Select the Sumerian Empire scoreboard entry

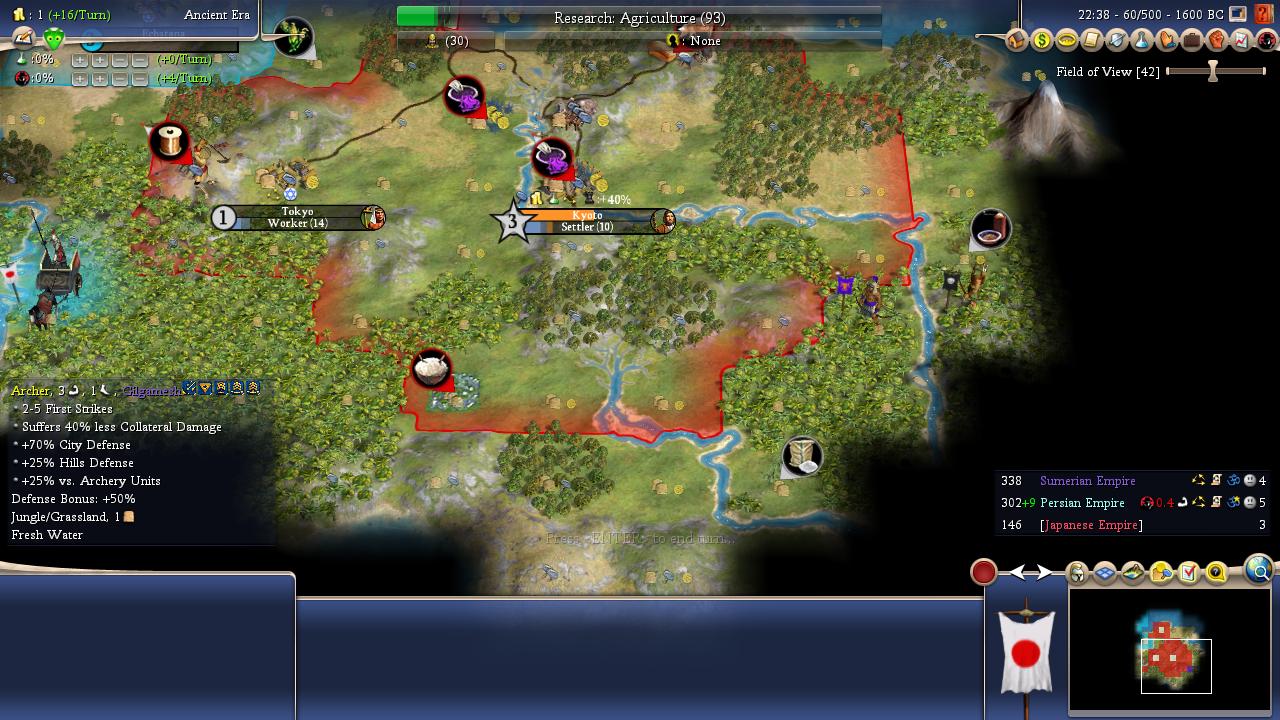coord(1087,481)
